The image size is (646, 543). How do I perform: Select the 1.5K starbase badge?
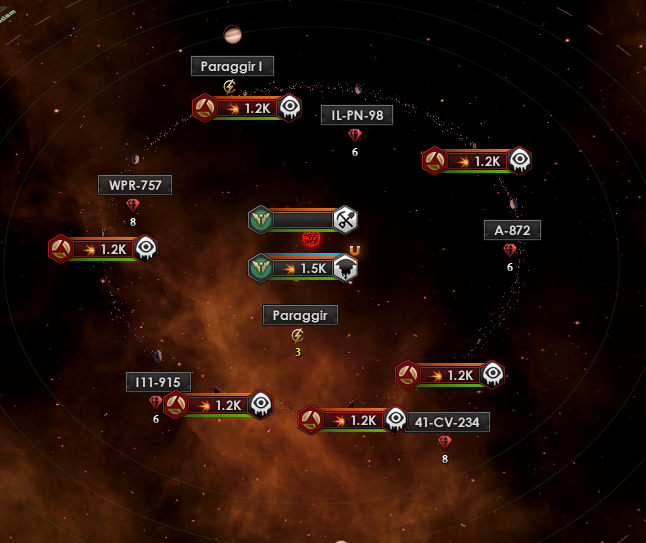click(x=304, y=268)
